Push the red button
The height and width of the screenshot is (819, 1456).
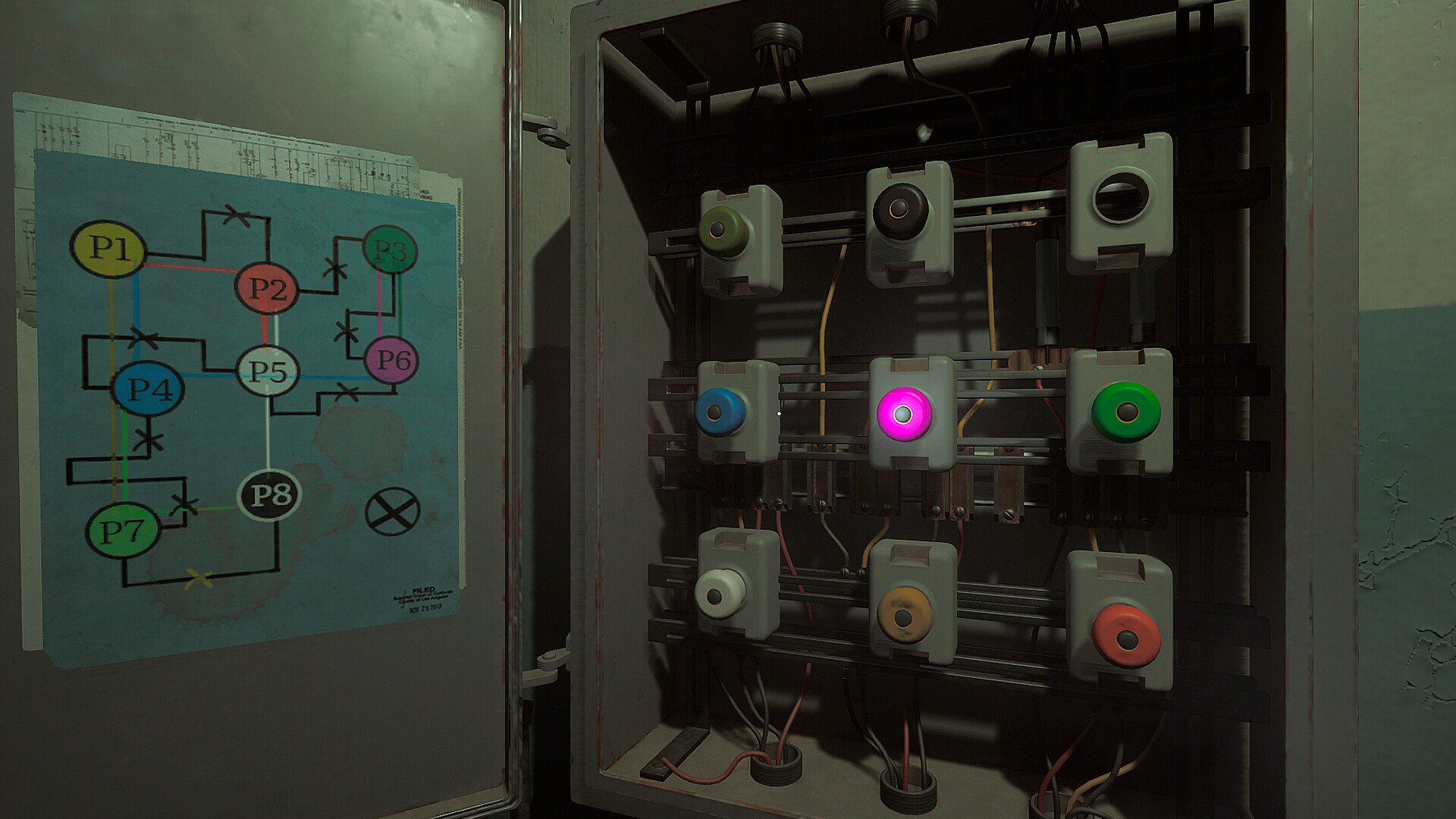1126,635
